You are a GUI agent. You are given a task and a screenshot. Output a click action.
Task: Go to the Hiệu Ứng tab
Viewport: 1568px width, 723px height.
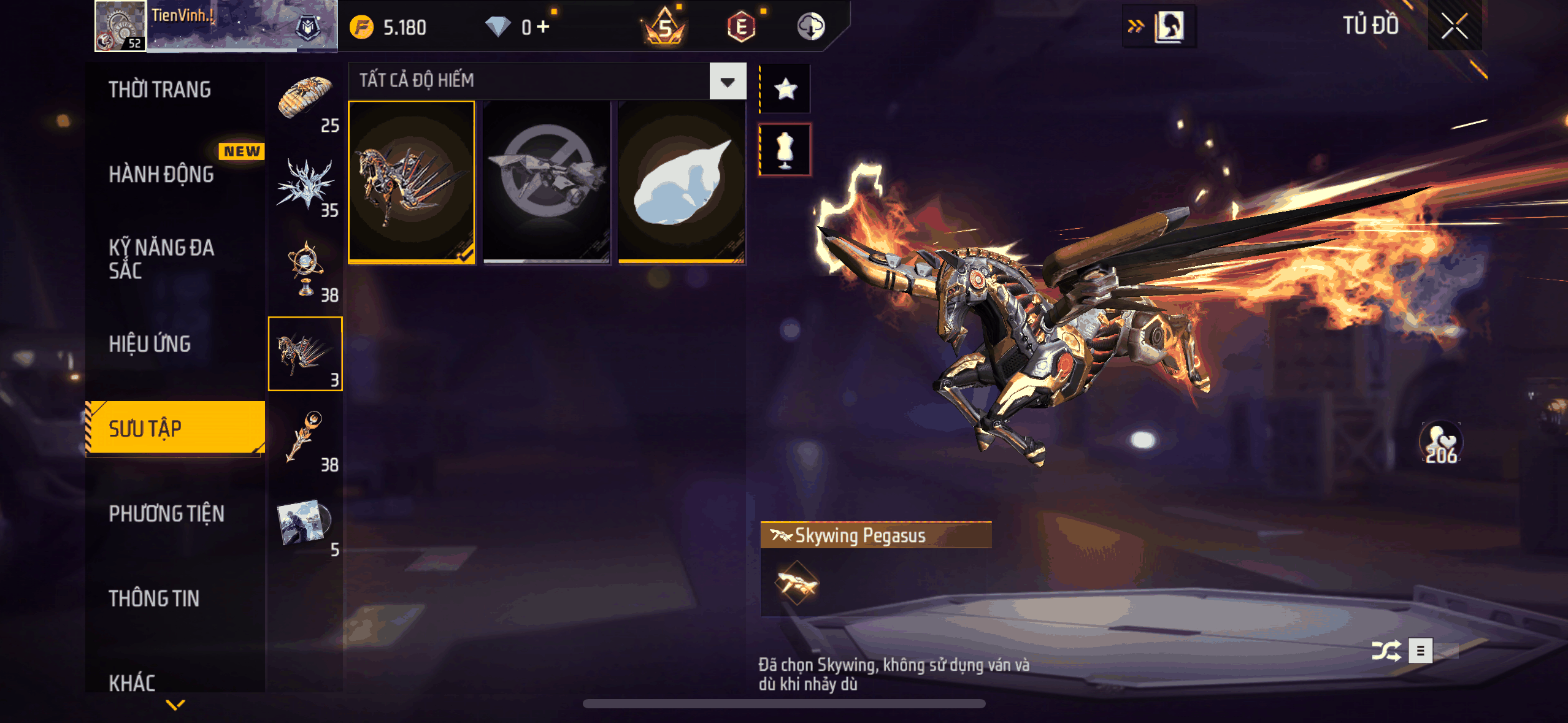150,344
